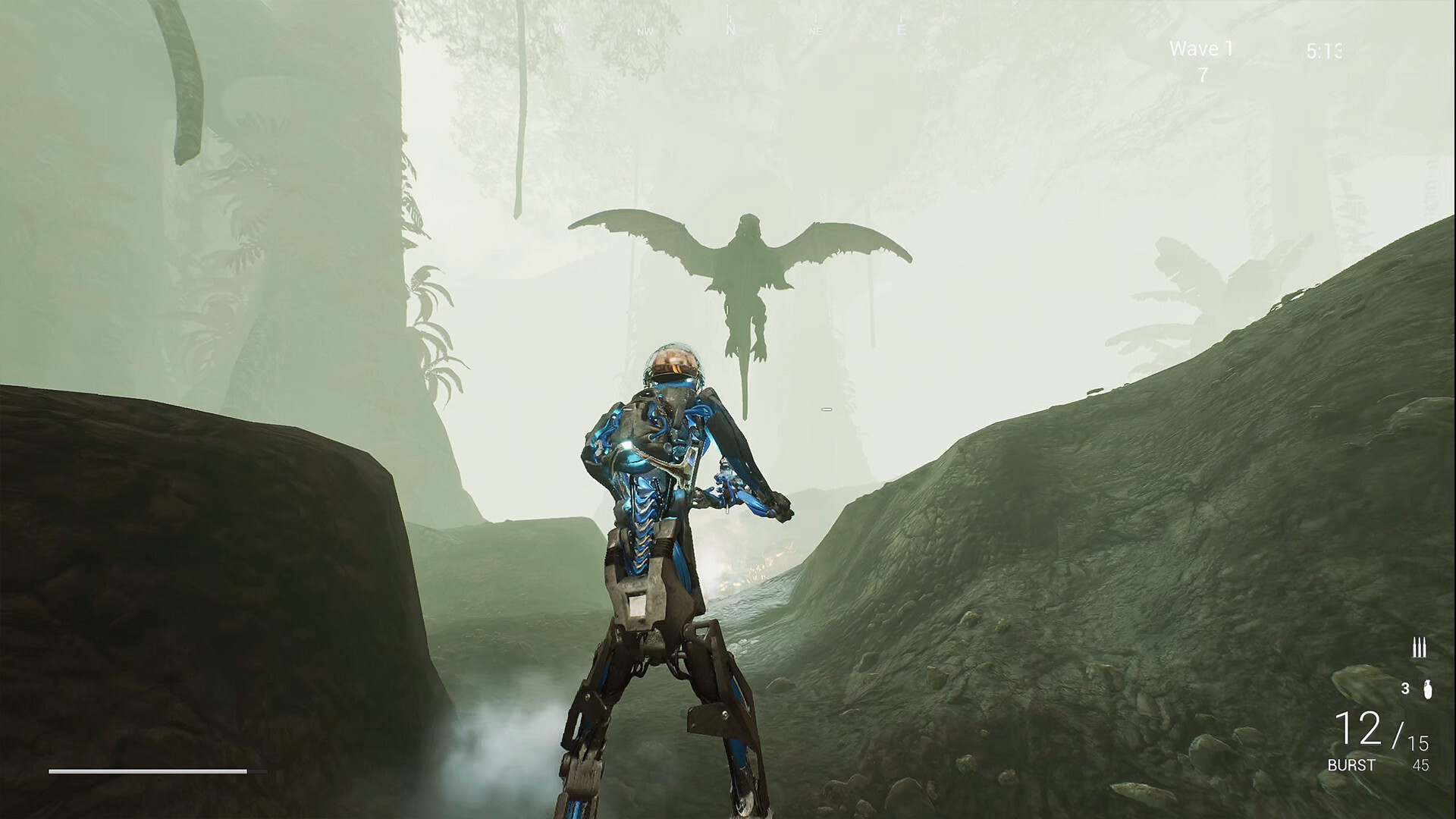Click the reserve ammo count 45
Image resolution: width=1456 pixels, height=819 pixels.
1421,764
